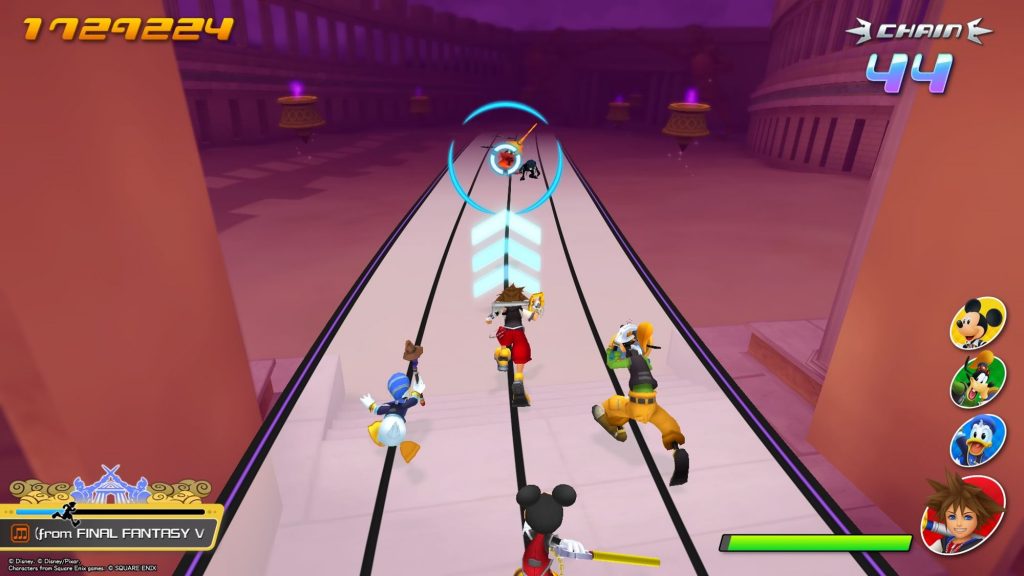
Task: Select the Donald Duck party portrait
Action: (977, 440)
